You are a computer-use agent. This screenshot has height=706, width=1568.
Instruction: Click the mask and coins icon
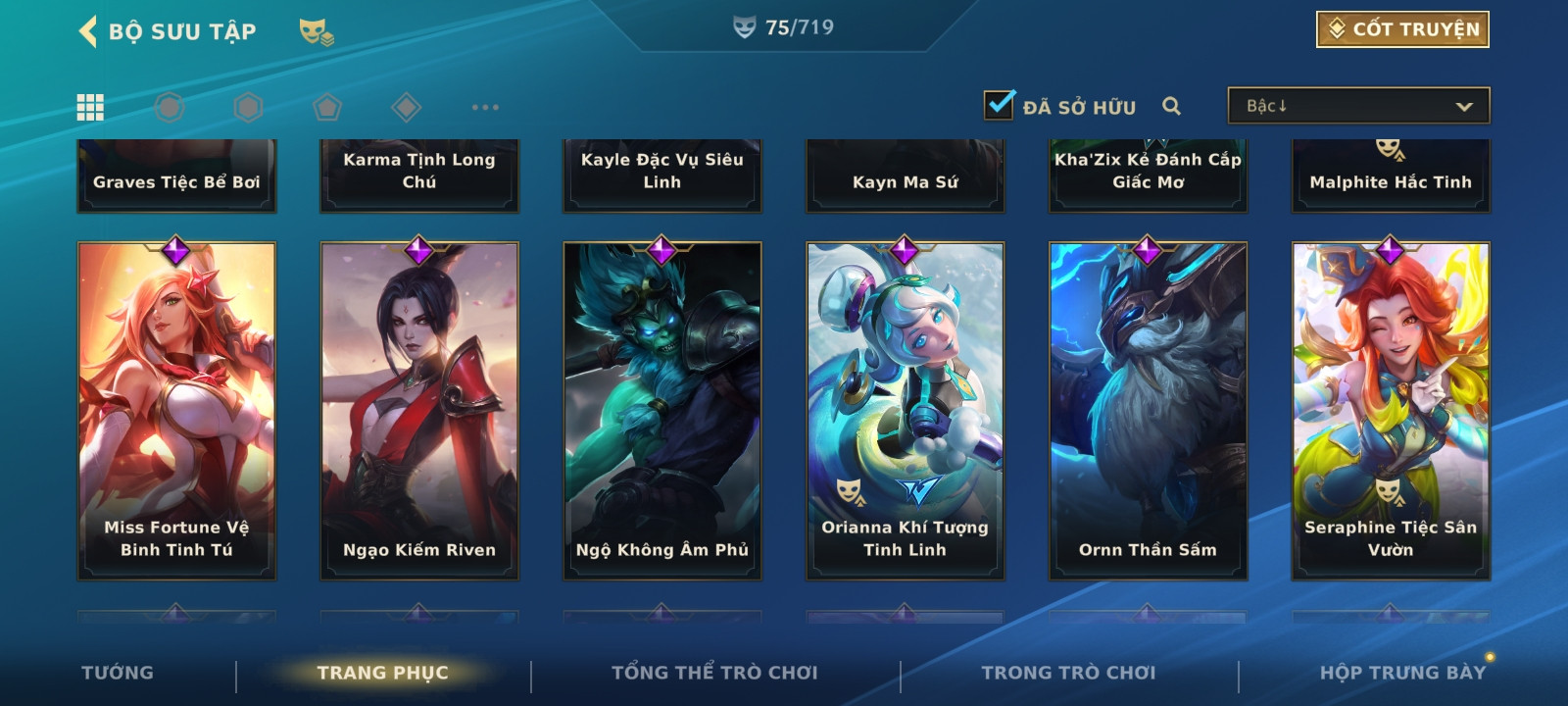[x=316, y=32]
